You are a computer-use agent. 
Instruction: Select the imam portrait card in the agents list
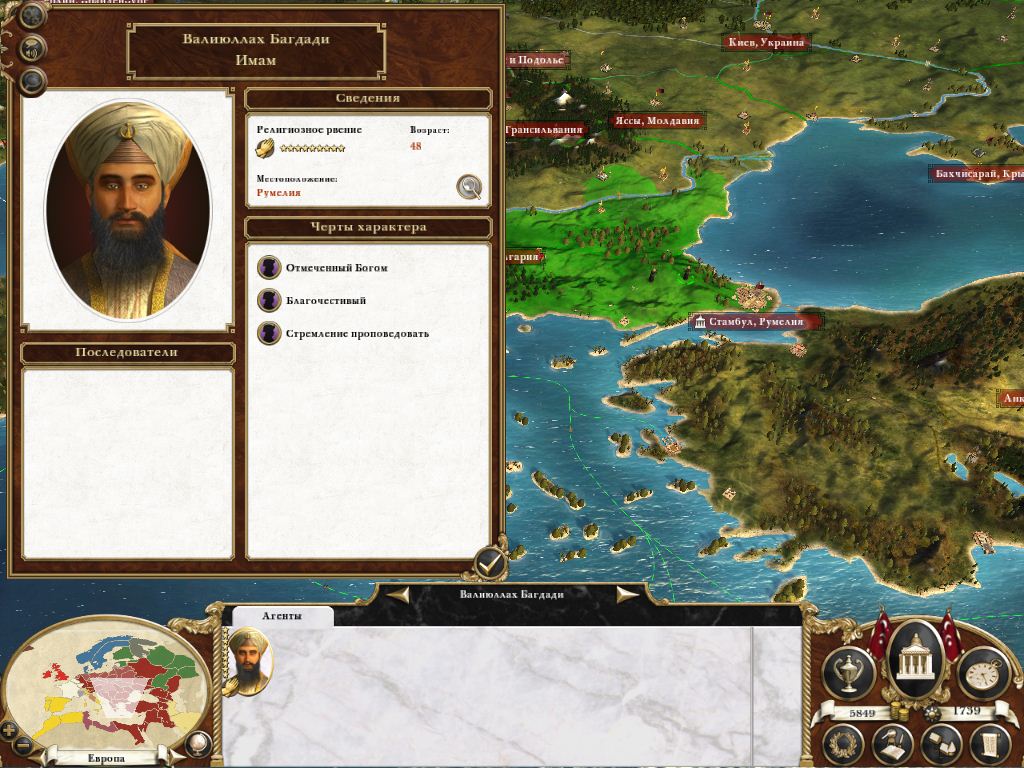coord(247,660)
